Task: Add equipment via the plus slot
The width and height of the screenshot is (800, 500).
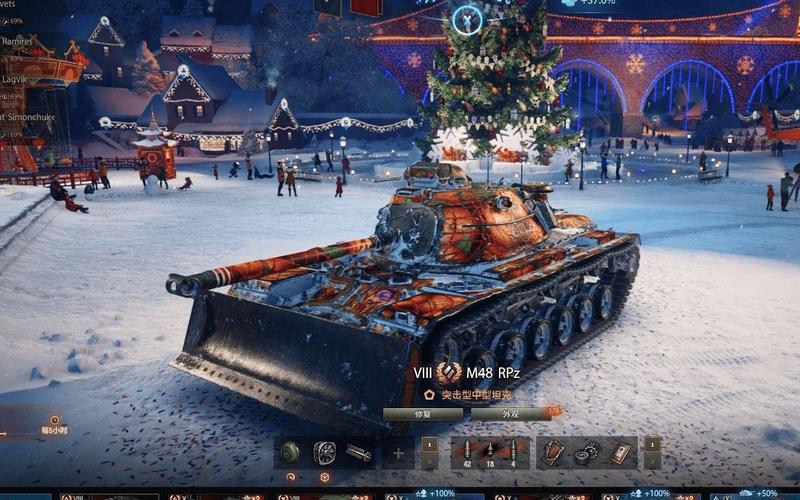Action: (397, 453)
